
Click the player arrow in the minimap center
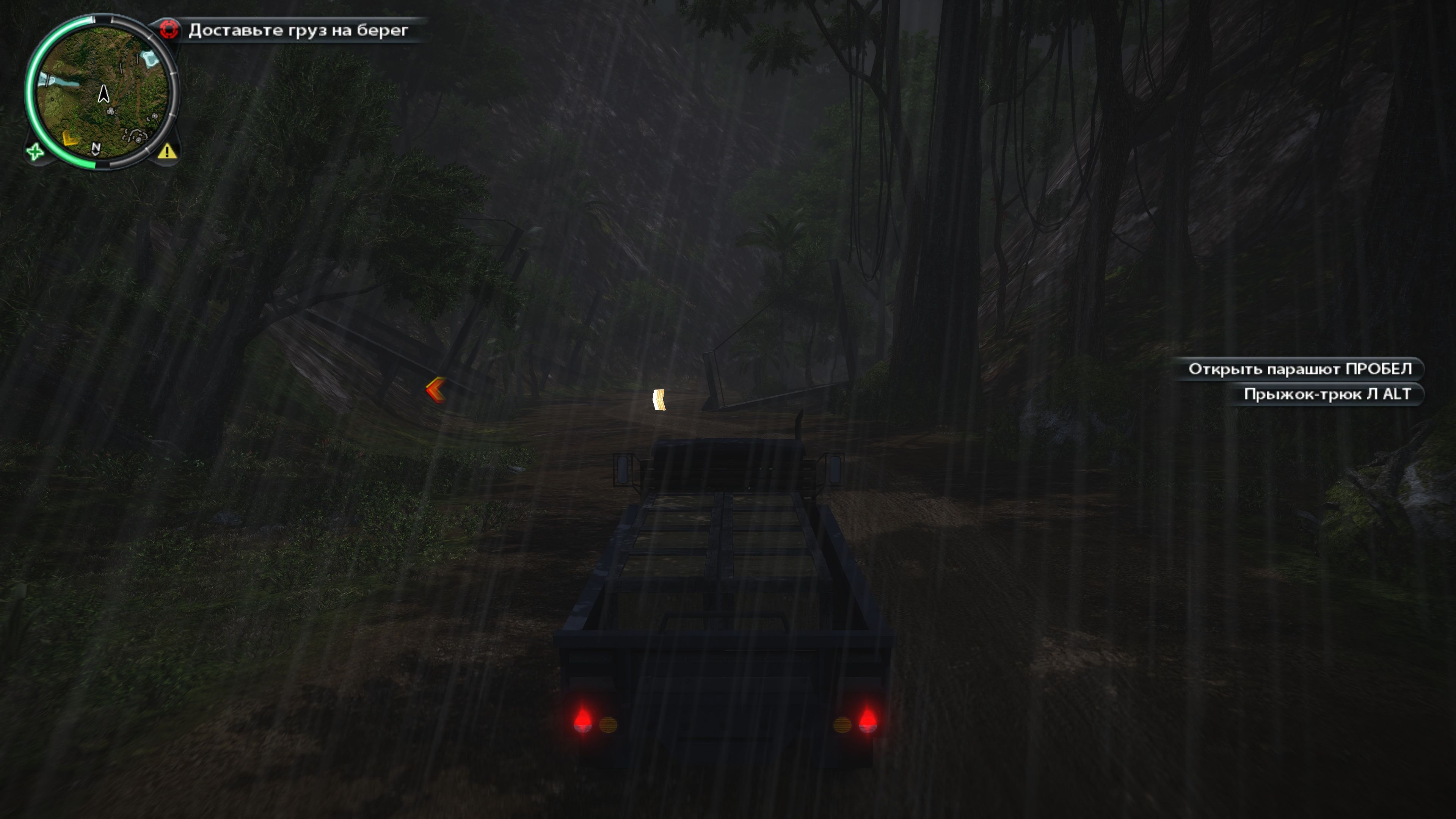[104, 94]
